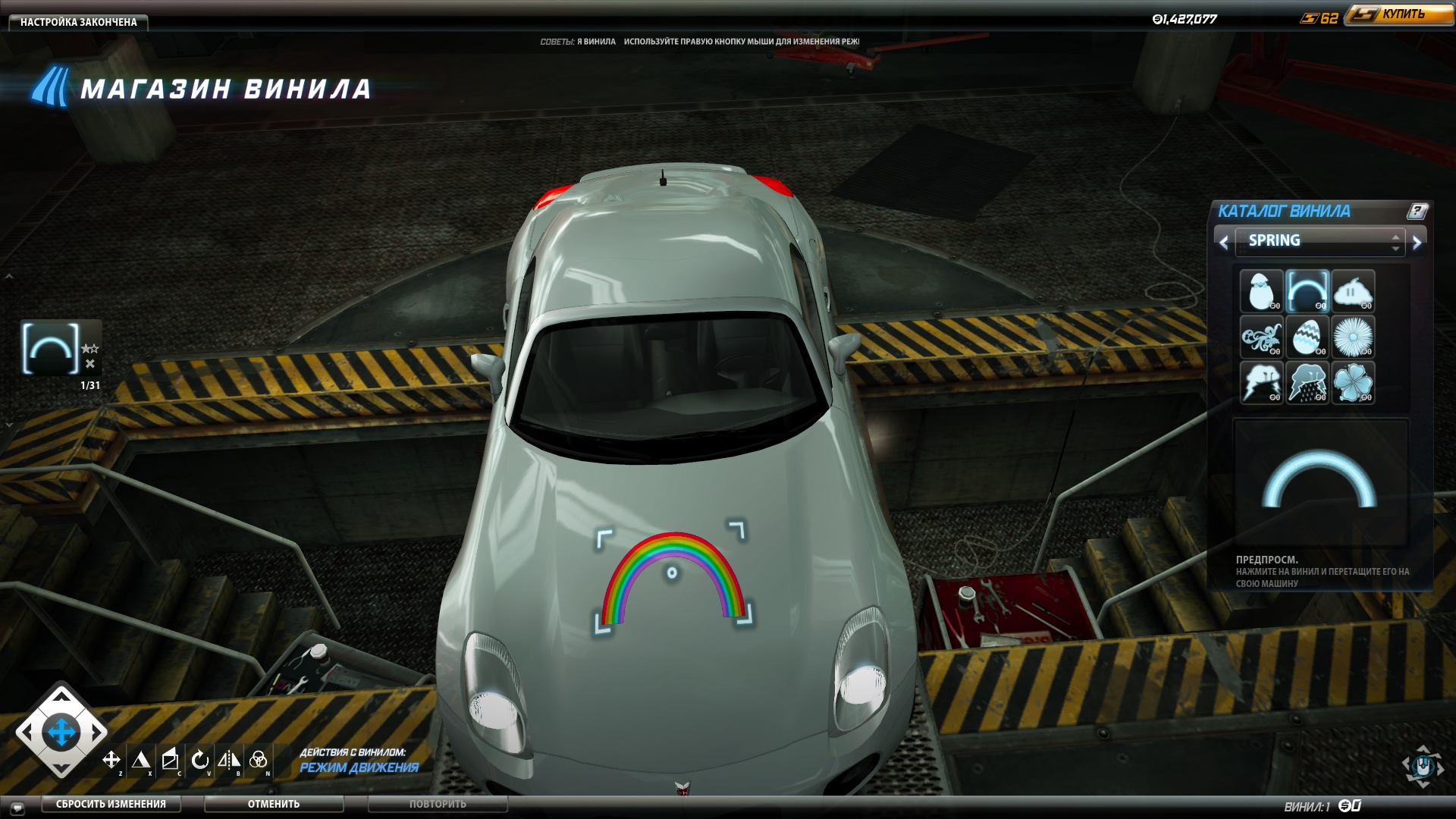Pick the floral swirl vinyl
Screen dimensions: 1456x819
(1261, 337)
